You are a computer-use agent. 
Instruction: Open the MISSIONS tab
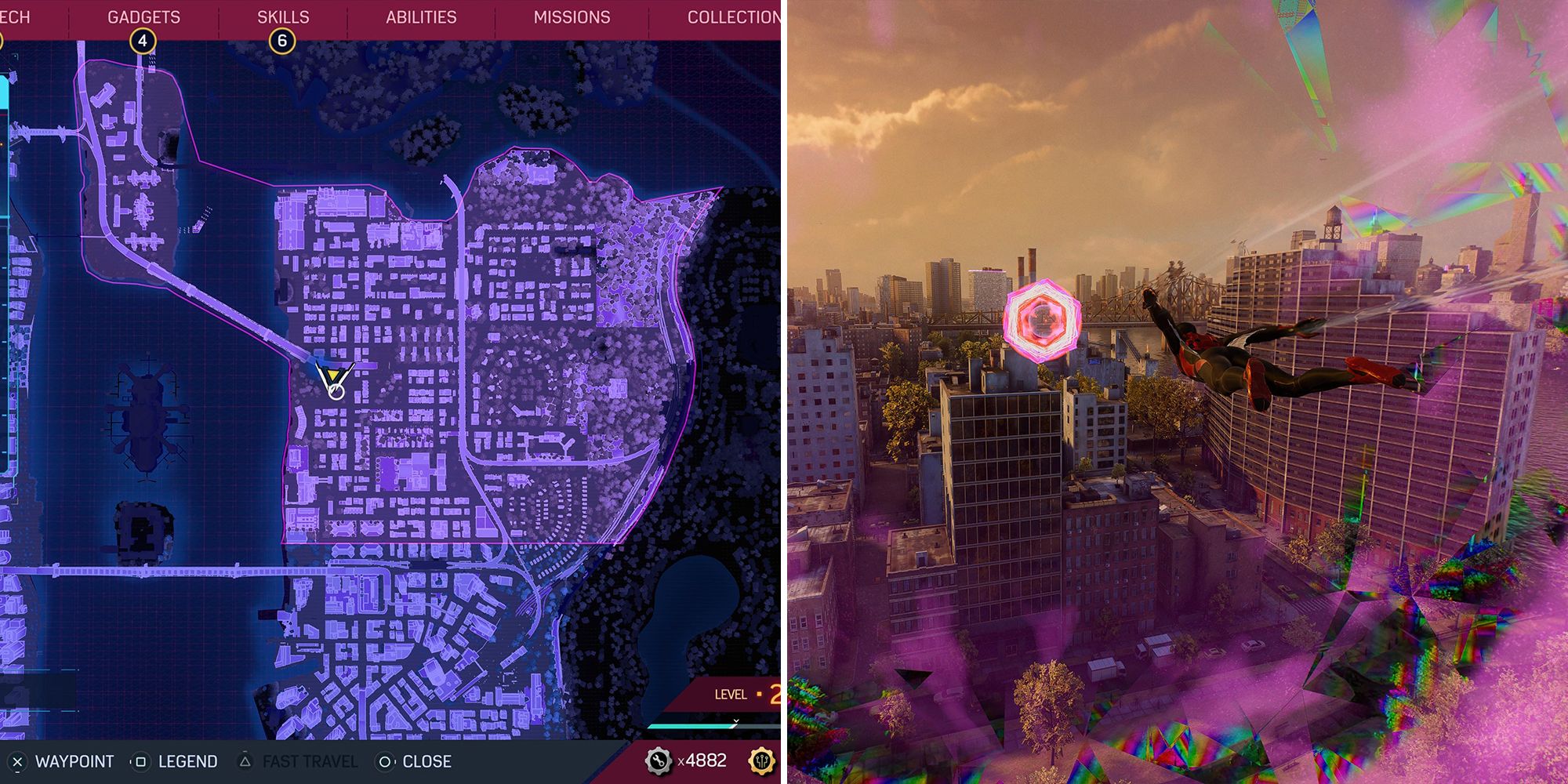pyautogui.click(x=571, y=16)
